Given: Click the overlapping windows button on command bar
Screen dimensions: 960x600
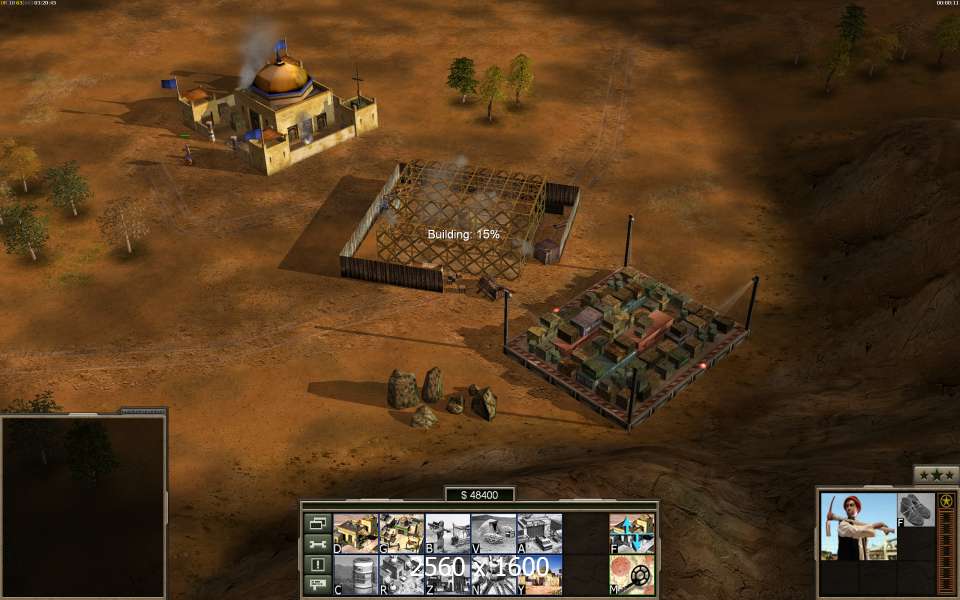Looking at the screenshot, I should click(317, 523).
